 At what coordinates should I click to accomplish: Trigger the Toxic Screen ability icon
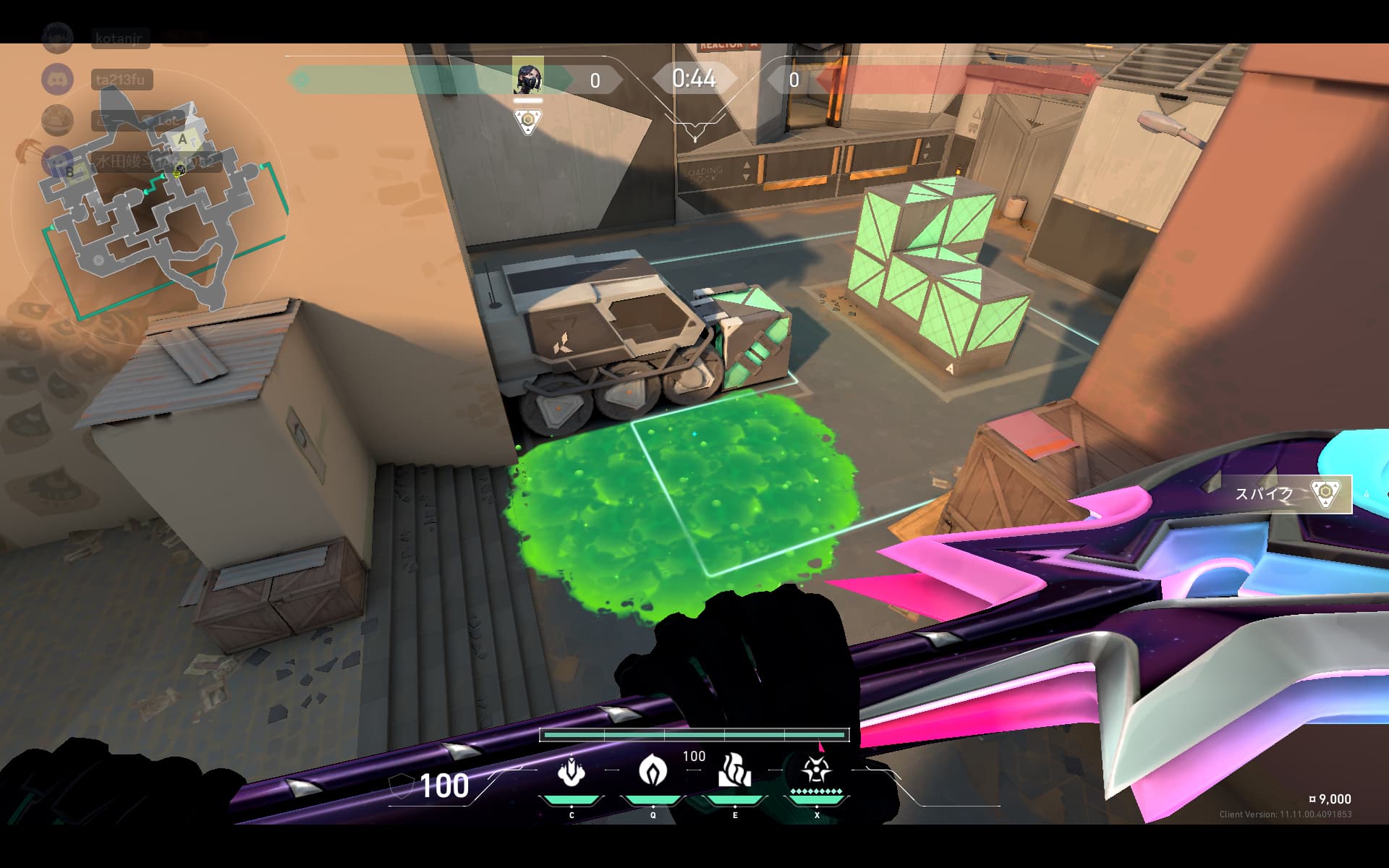coord(734,771)
